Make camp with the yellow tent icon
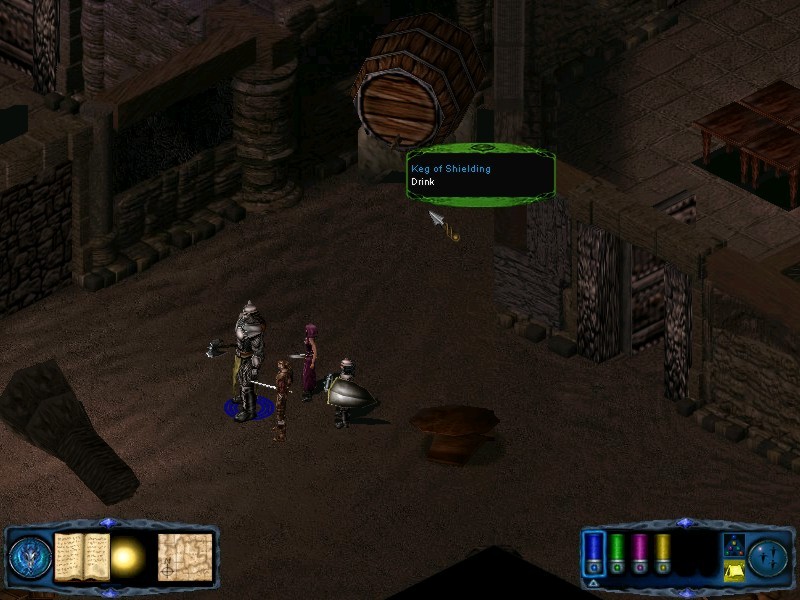This screenshot has width=800, height=600. pos(733,571)
